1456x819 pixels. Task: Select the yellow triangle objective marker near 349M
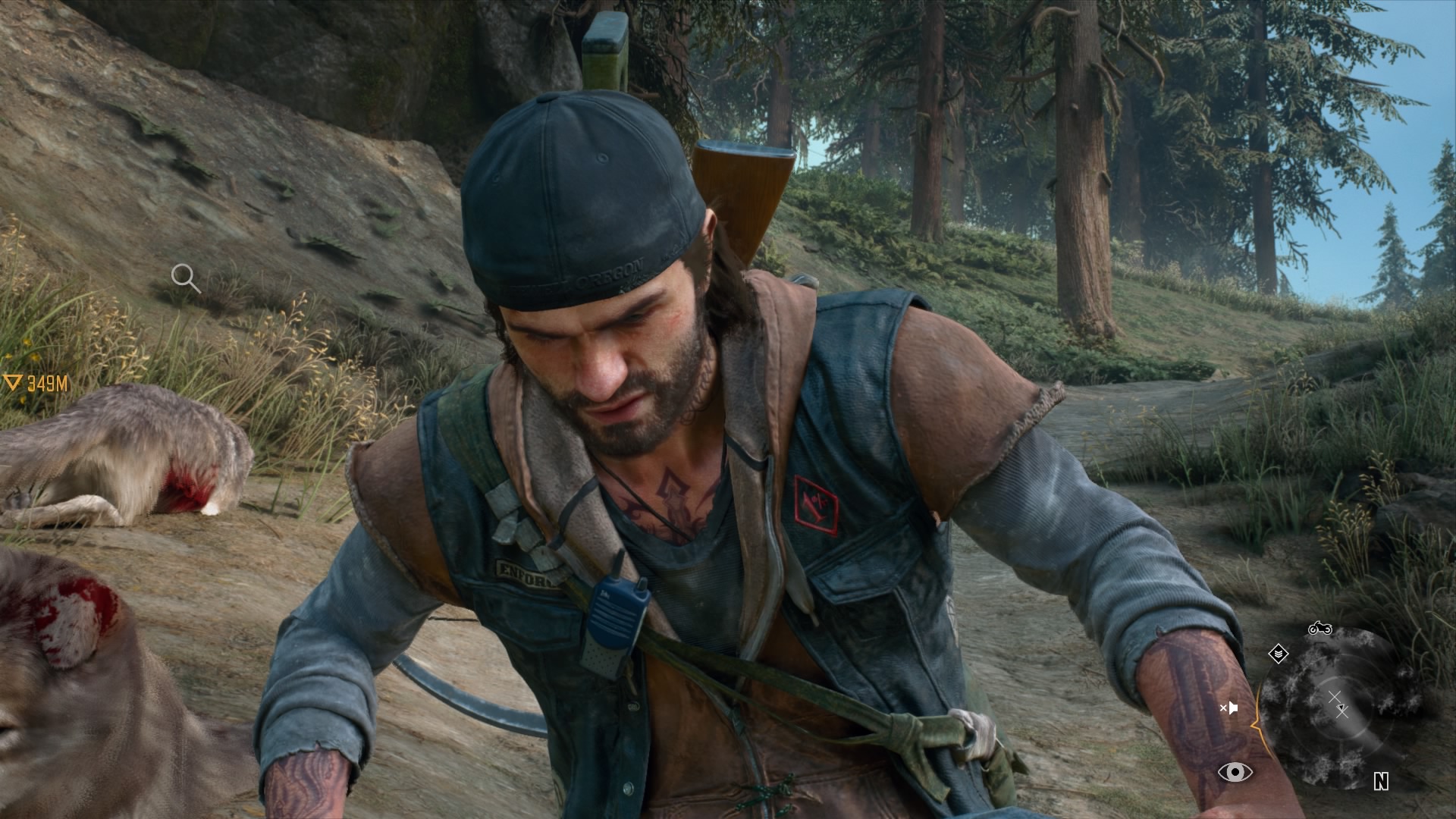click(13, 383)
